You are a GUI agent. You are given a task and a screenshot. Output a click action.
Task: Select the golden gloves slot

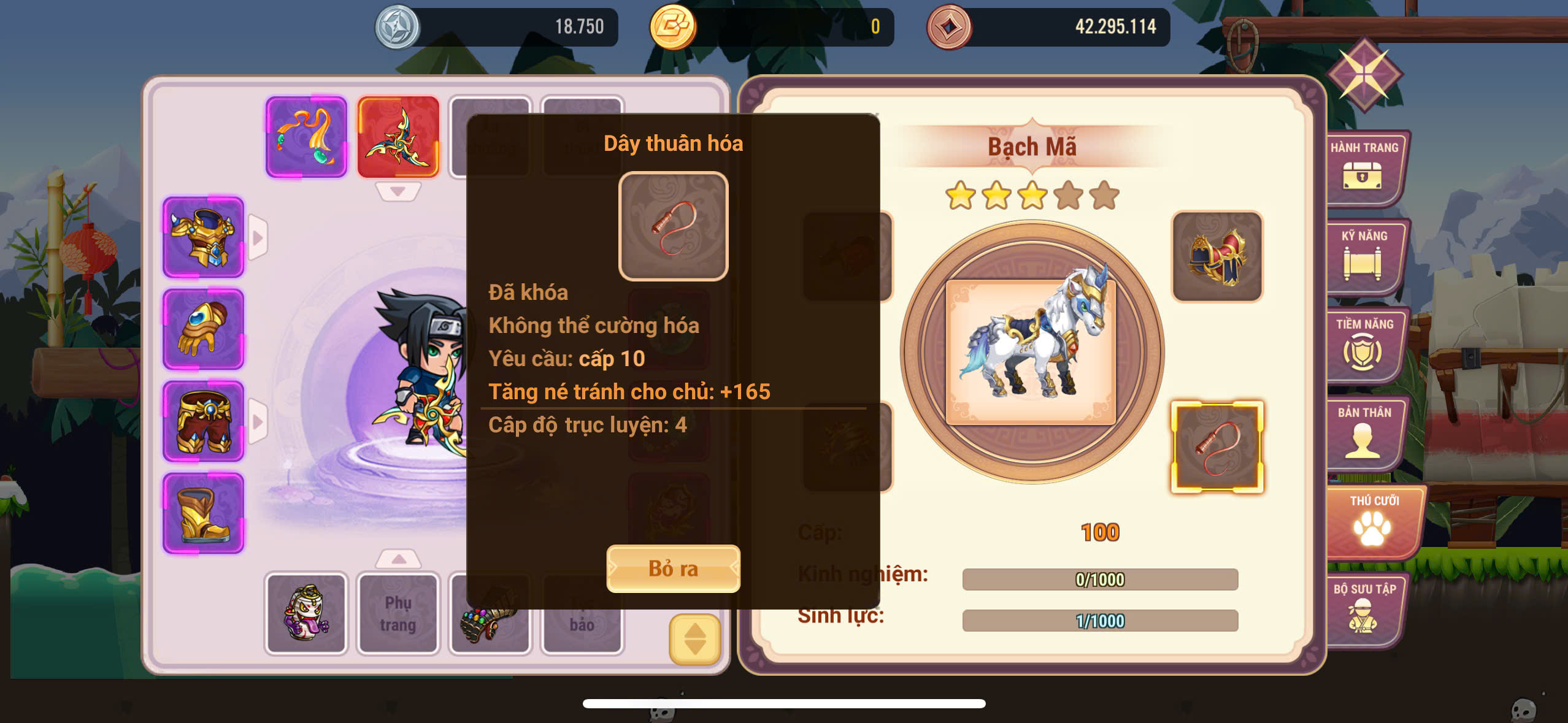pos(203,329)
